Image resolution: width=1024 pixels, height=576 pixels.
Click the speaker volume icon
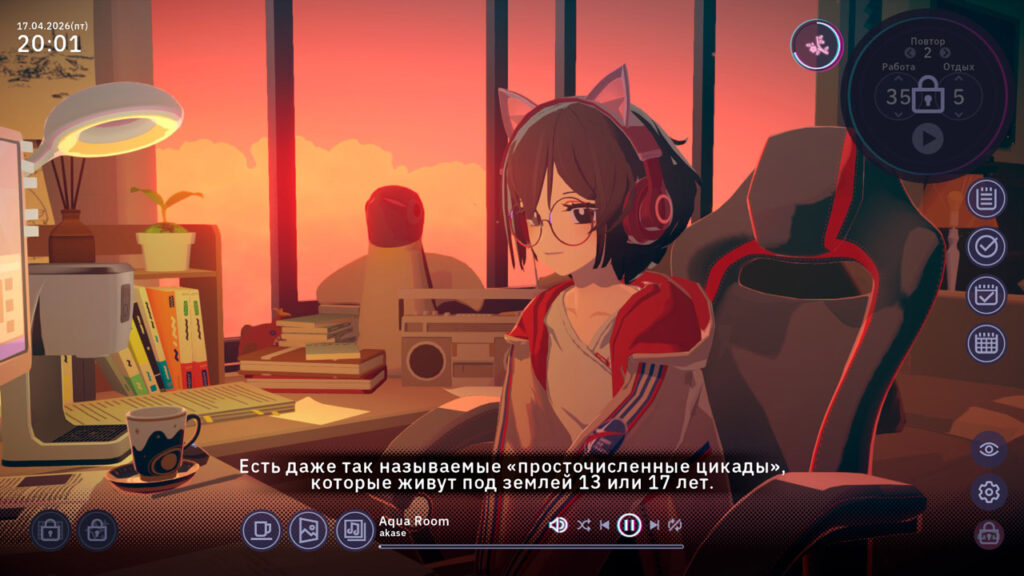(559, 525)
